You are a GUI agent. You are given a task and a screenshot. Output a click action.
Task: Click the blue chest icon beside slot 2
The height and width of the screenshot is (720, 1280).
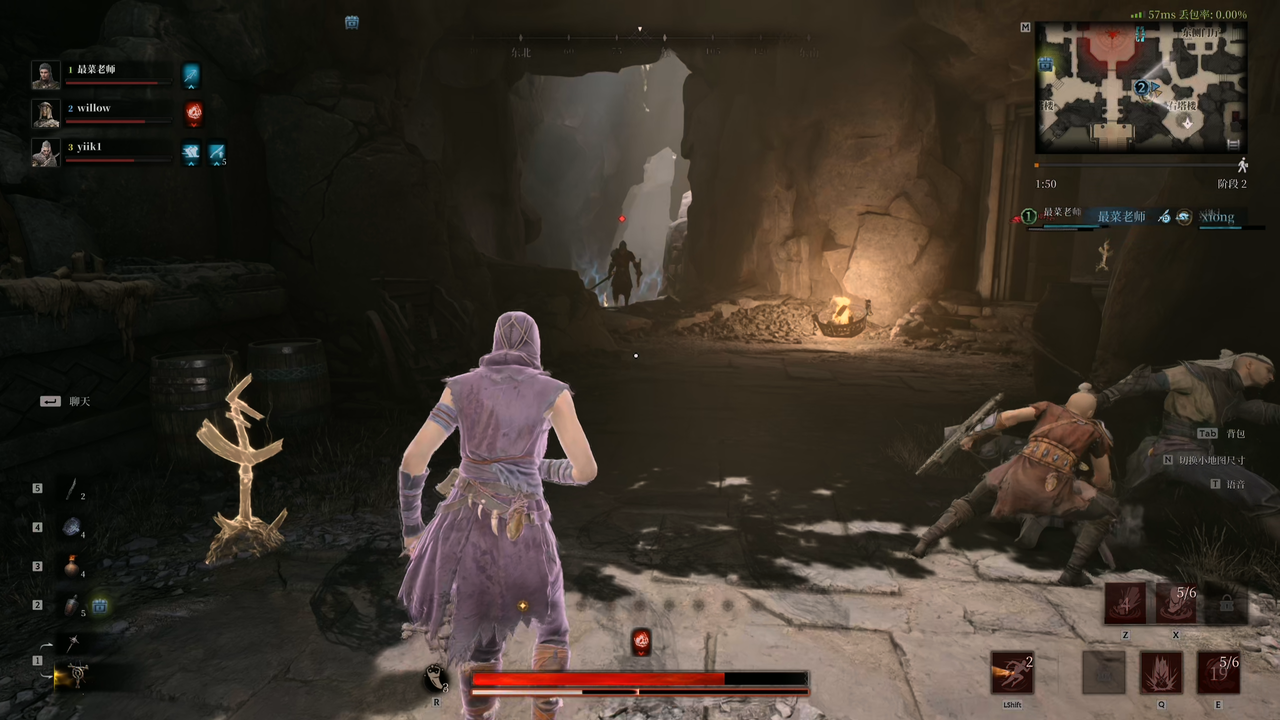[100, 605]
